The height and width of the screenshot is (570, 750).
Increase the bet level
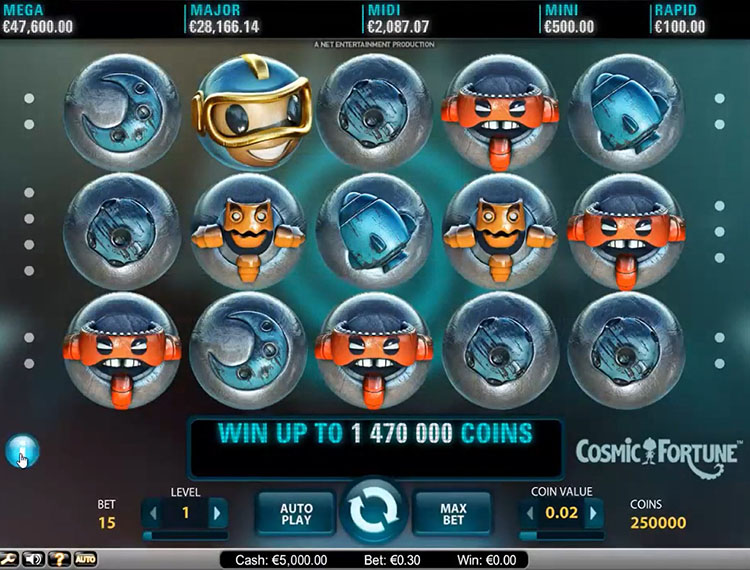(216, 514)
